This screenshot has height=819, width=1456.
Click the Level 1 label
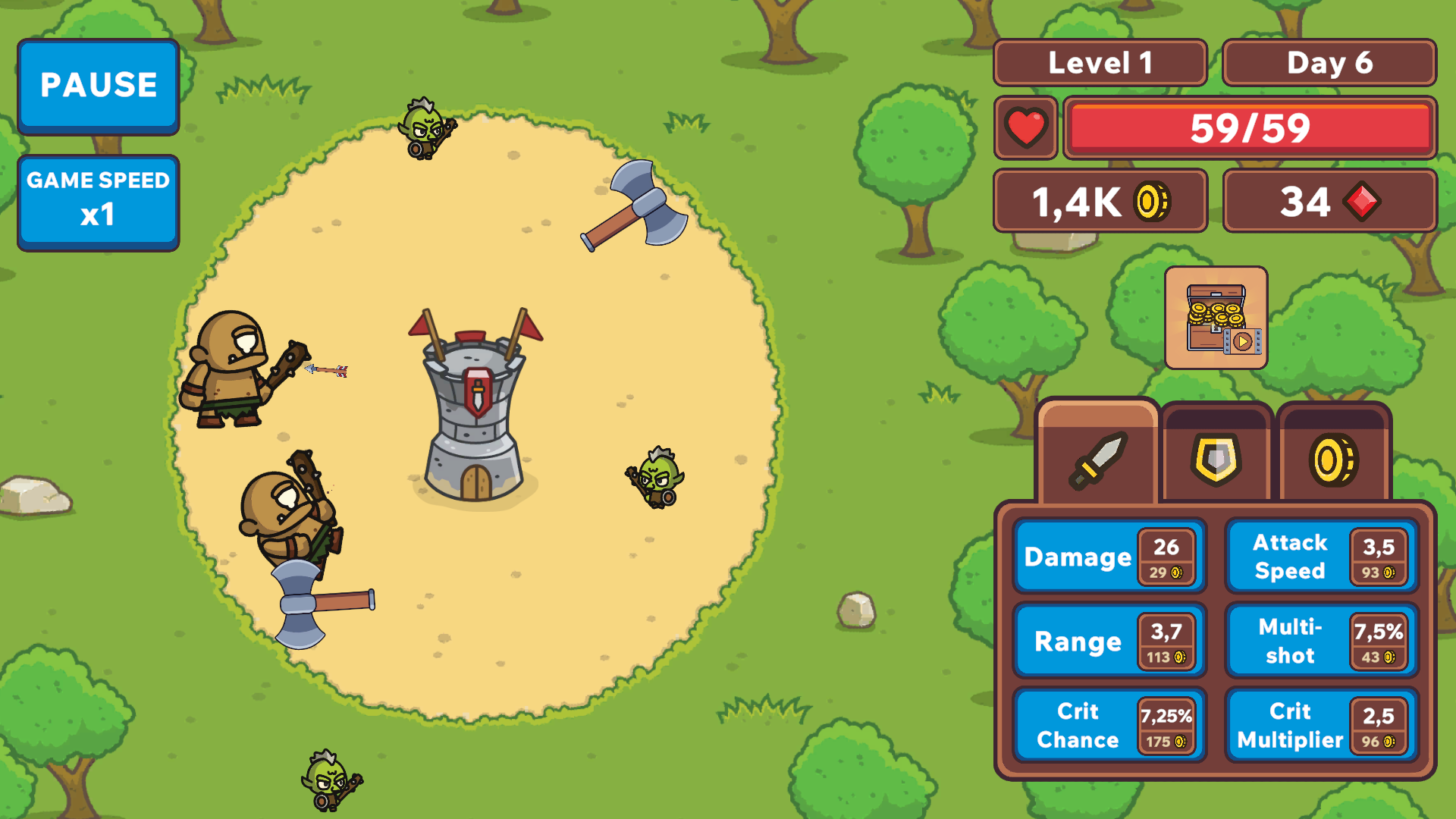click(x=1100, y=63)
